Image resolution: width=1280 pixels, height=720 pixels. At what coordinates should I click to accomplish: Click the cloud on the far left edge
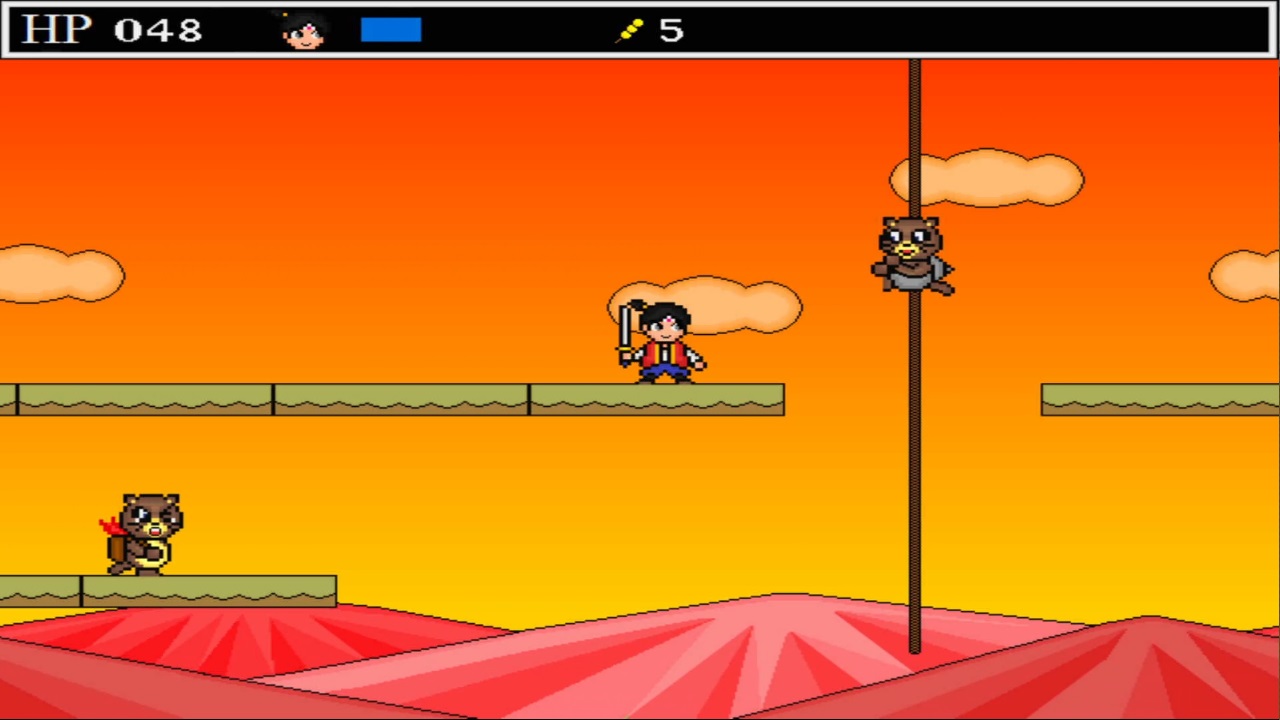[x=60, y=275]
